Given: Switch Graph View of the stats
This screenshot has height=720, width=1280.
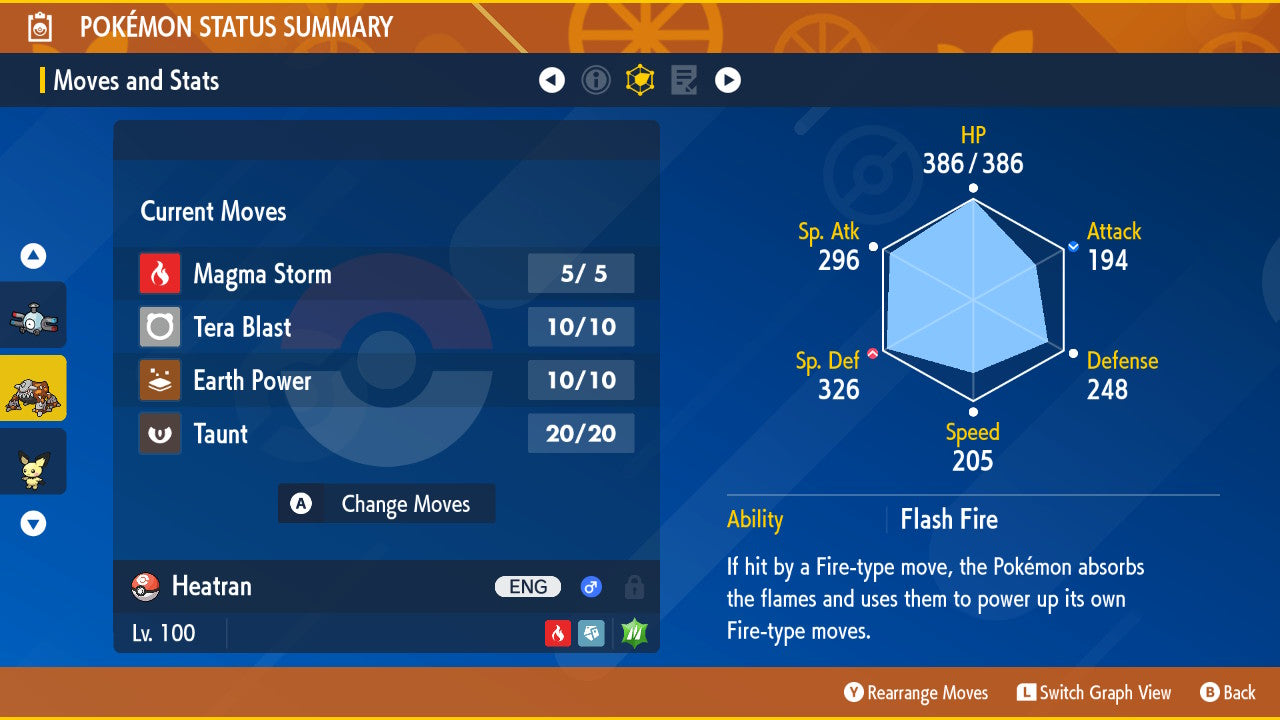Looking at the screenshot, I should click(1093, 692).
